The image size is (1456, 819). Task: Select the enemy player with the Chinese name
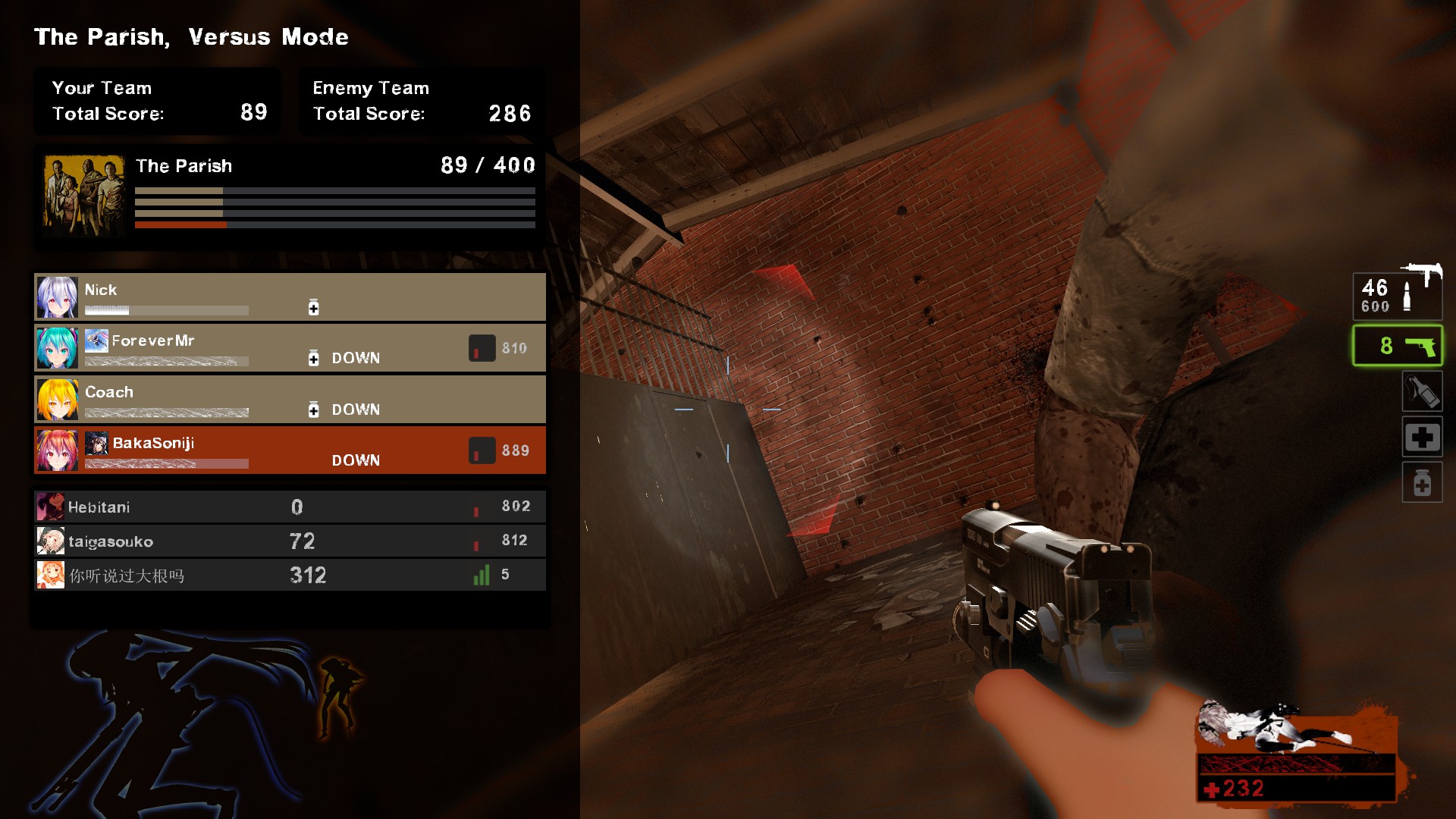click(290, 575)
